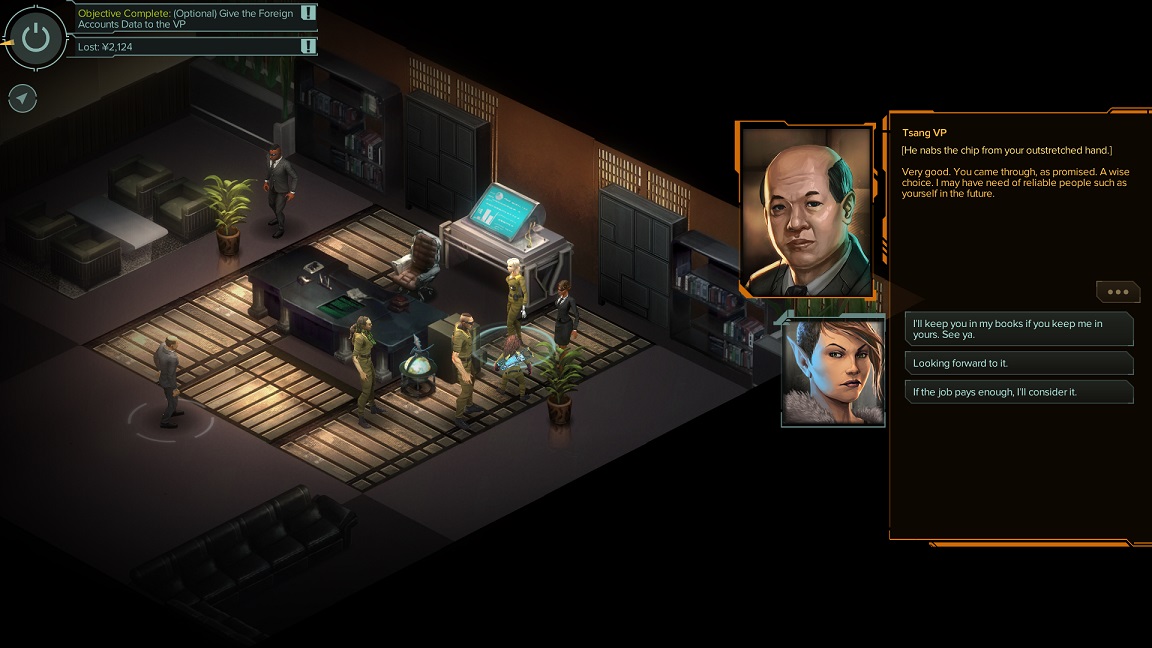Select the "Looking forward to it." reply

[x=1018, y=363]
